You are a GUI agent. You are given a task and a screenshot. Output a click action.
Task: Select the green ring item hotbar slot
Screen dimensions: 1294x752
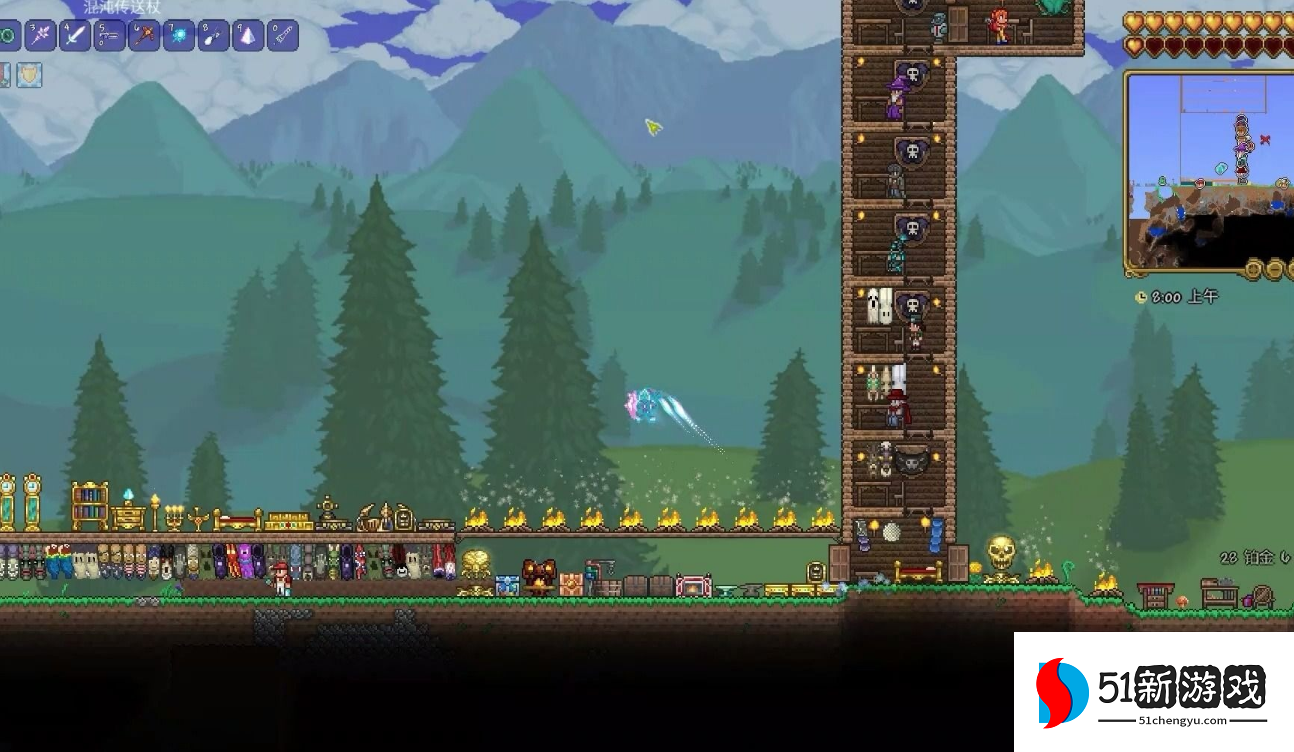[x=8, y=36]
